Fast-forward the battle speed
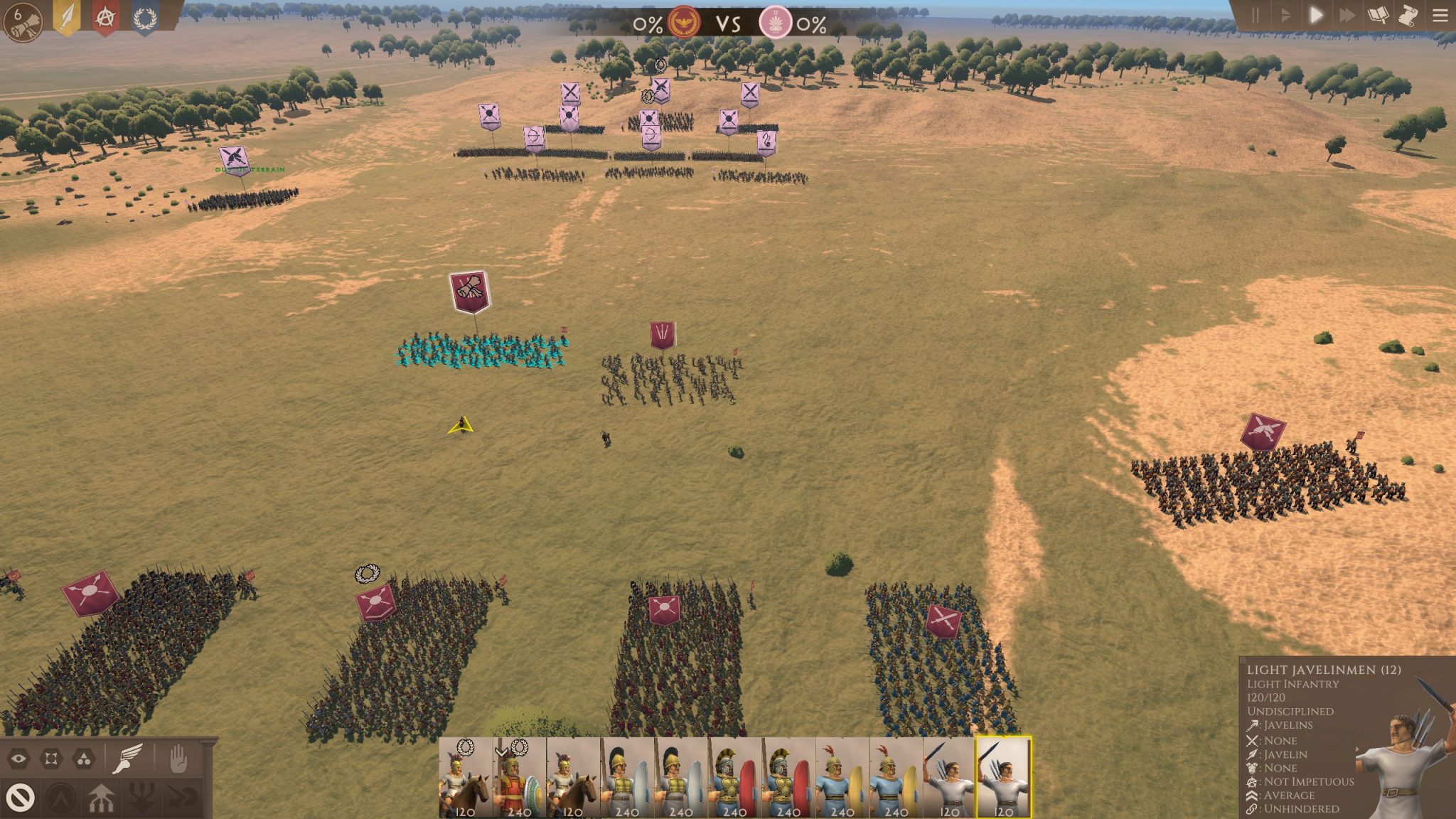This screenshot has height=819, width=1456. tap(1347, 15)
